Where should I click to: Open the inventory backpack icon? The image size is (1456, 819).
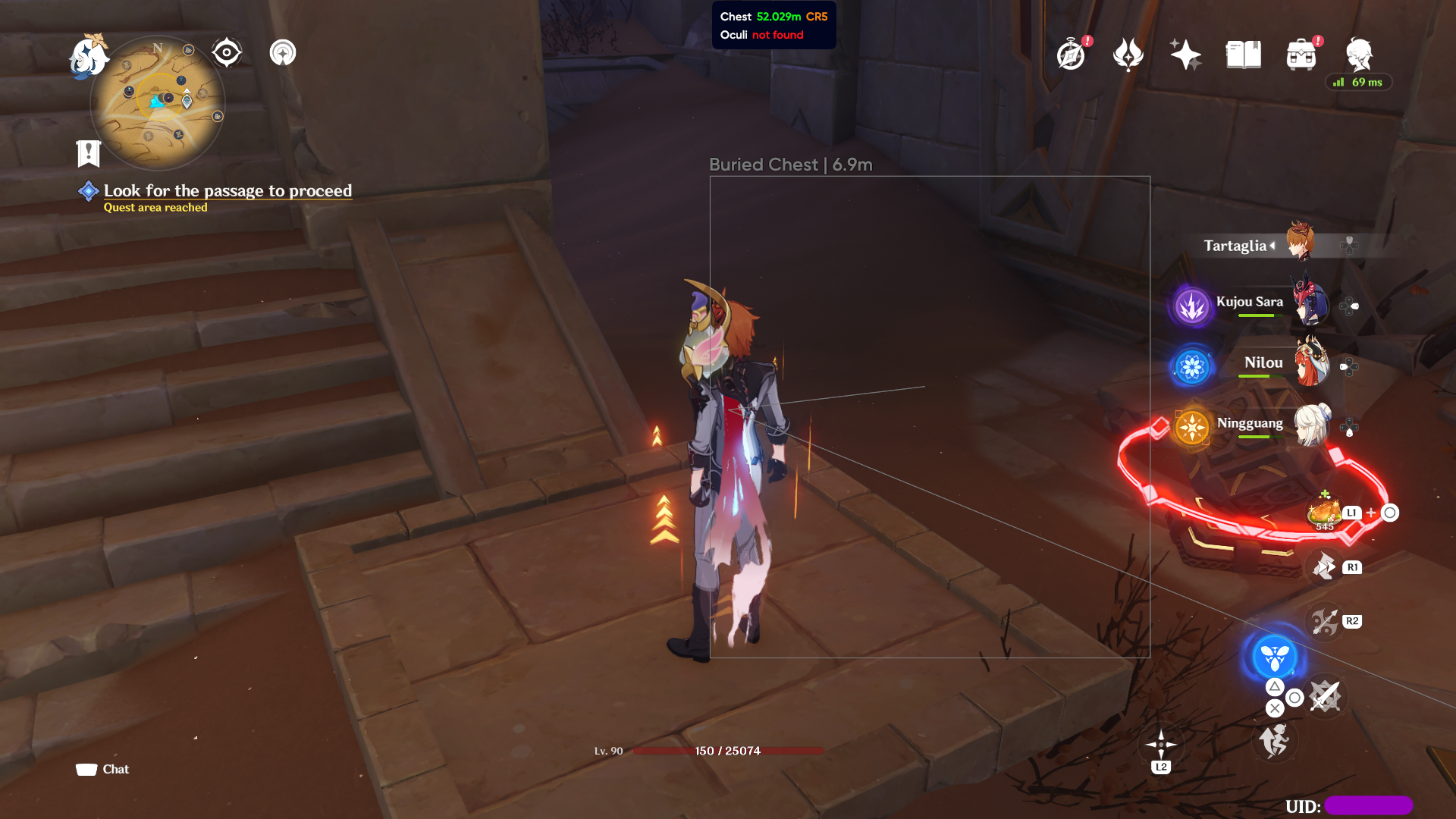1301,55
